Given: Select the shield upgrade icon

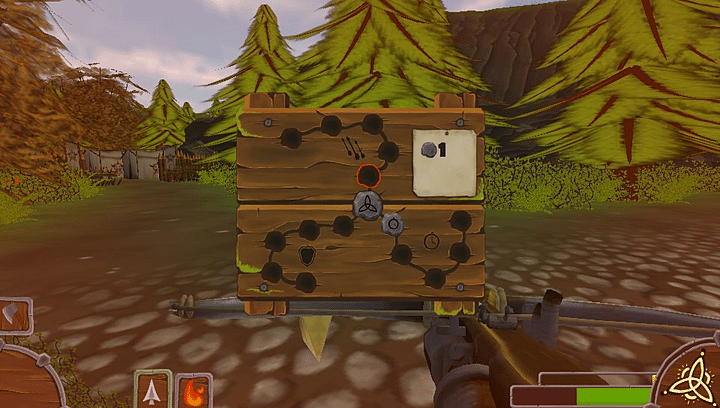Looking at the screenshot, I should 308,257.
